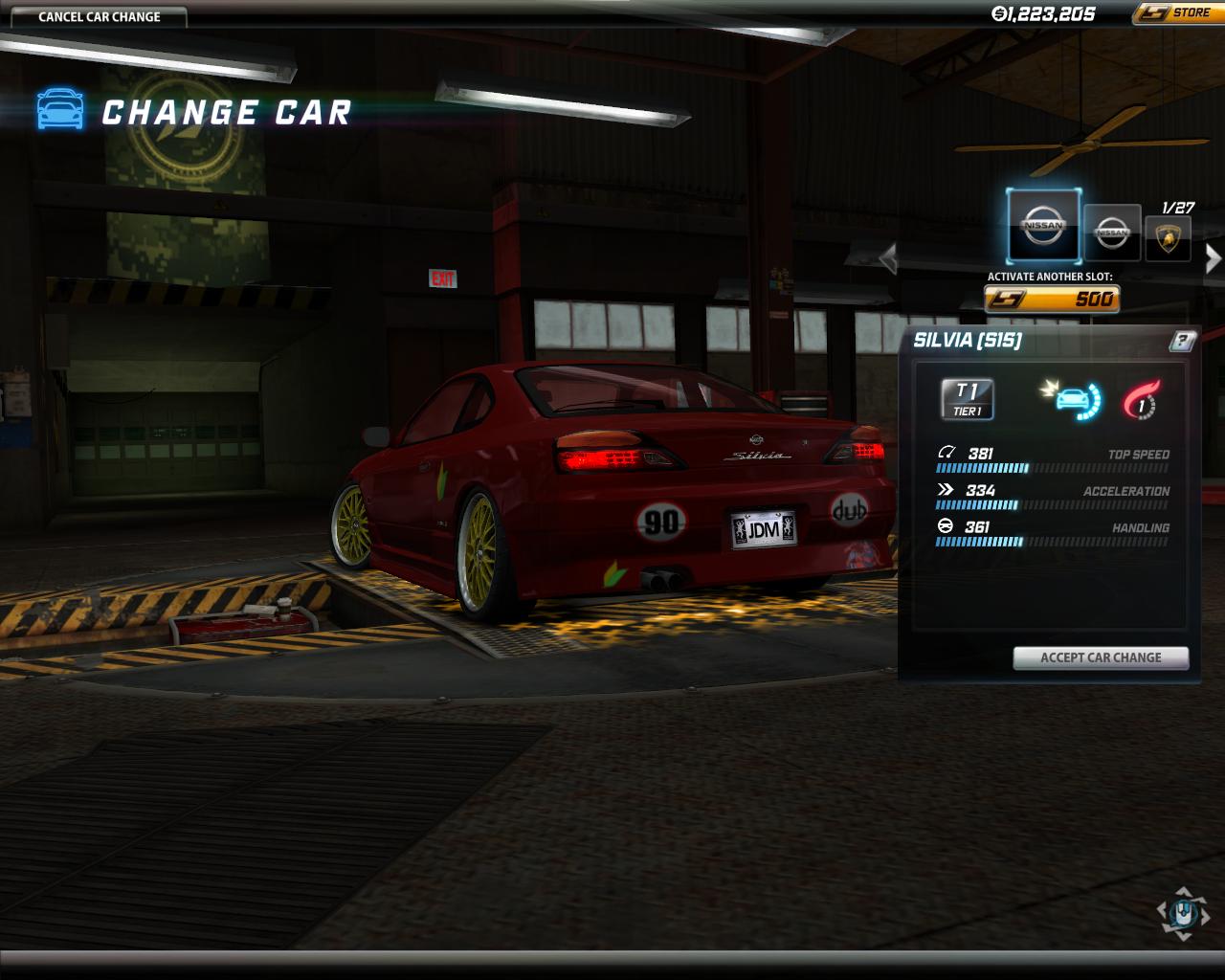The image size is (1225, 980).
Task: Open the question mark help for Silvia
Action: tap(1183, 341)
